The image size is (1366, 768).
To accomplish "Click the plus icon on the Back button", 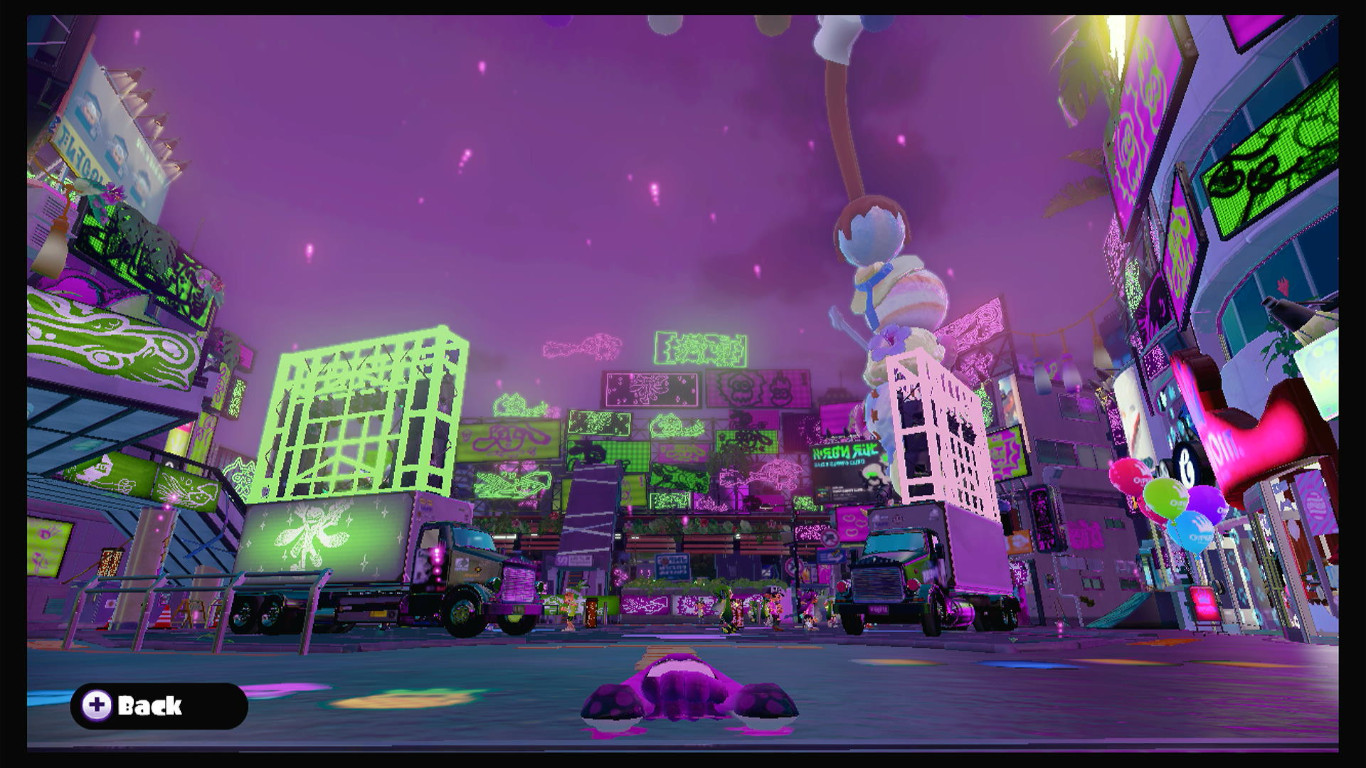I will [97, 707].
